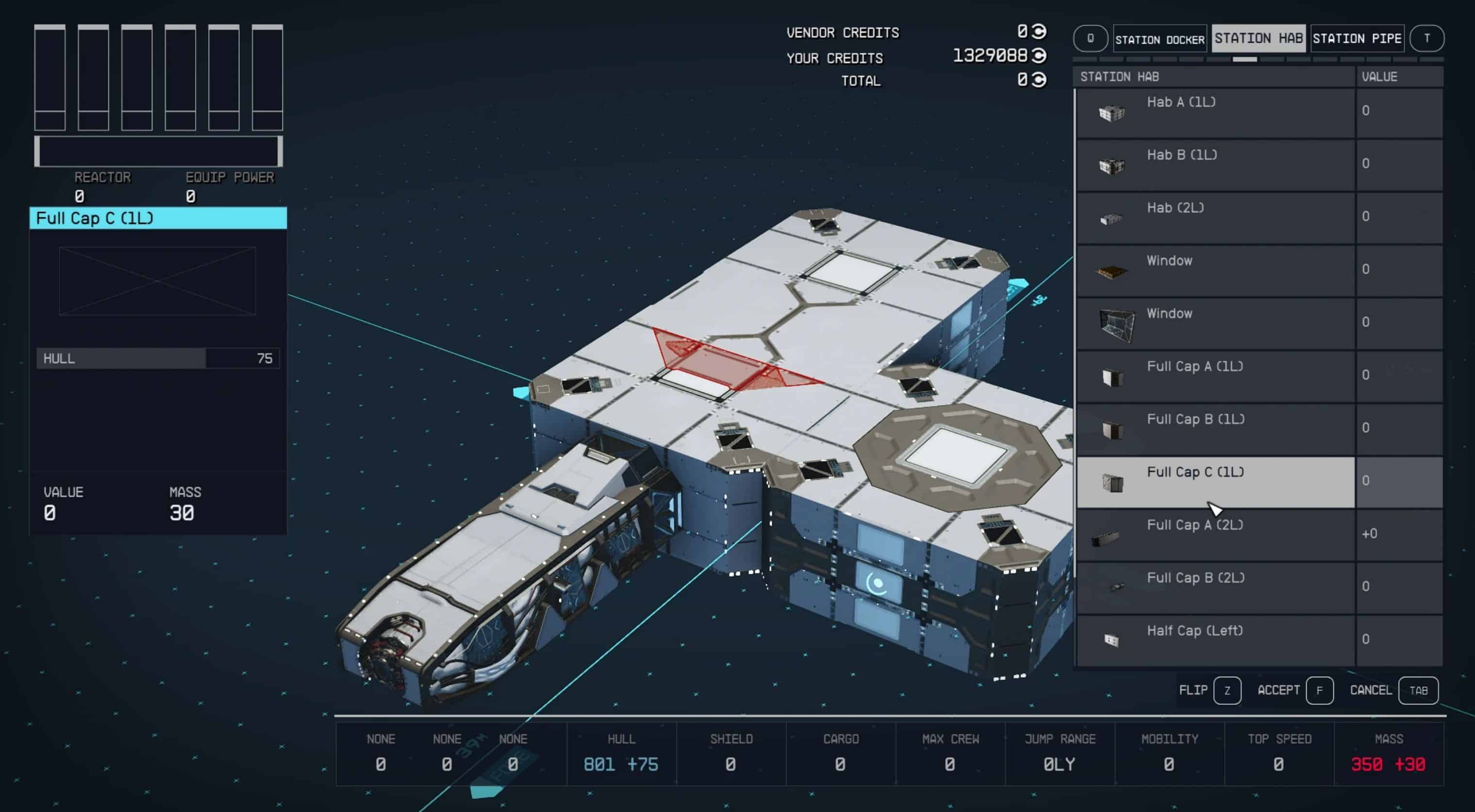The height and width of the screenshot is (812, 1475).
Task: Choose Full Cap B (1L) in the list
Action: coord(1215,429)
